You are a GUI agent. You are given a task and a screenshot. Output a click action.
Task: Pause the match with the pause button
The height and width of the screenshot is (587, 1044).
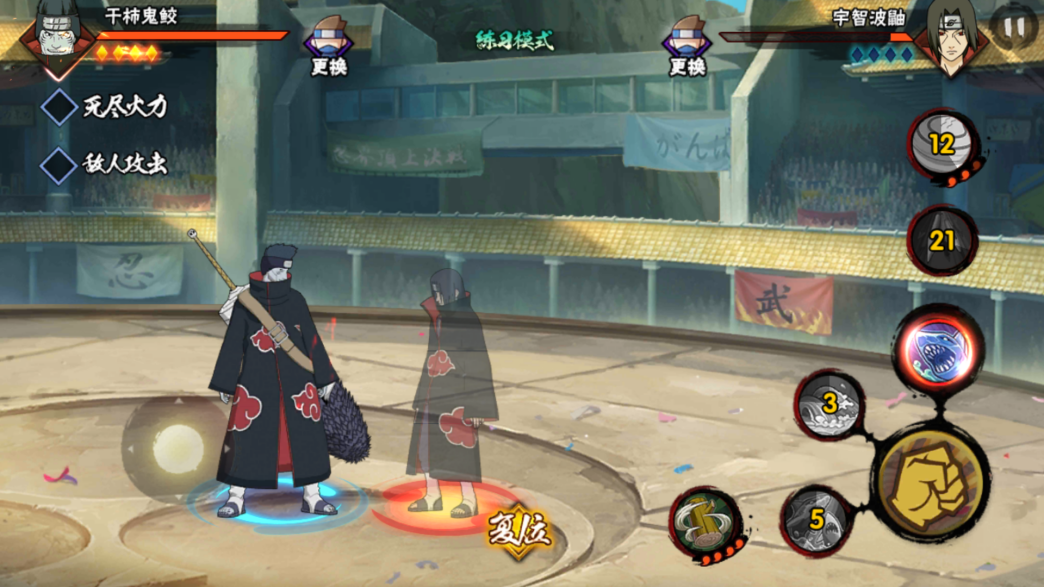click(x=1014, y=29)
